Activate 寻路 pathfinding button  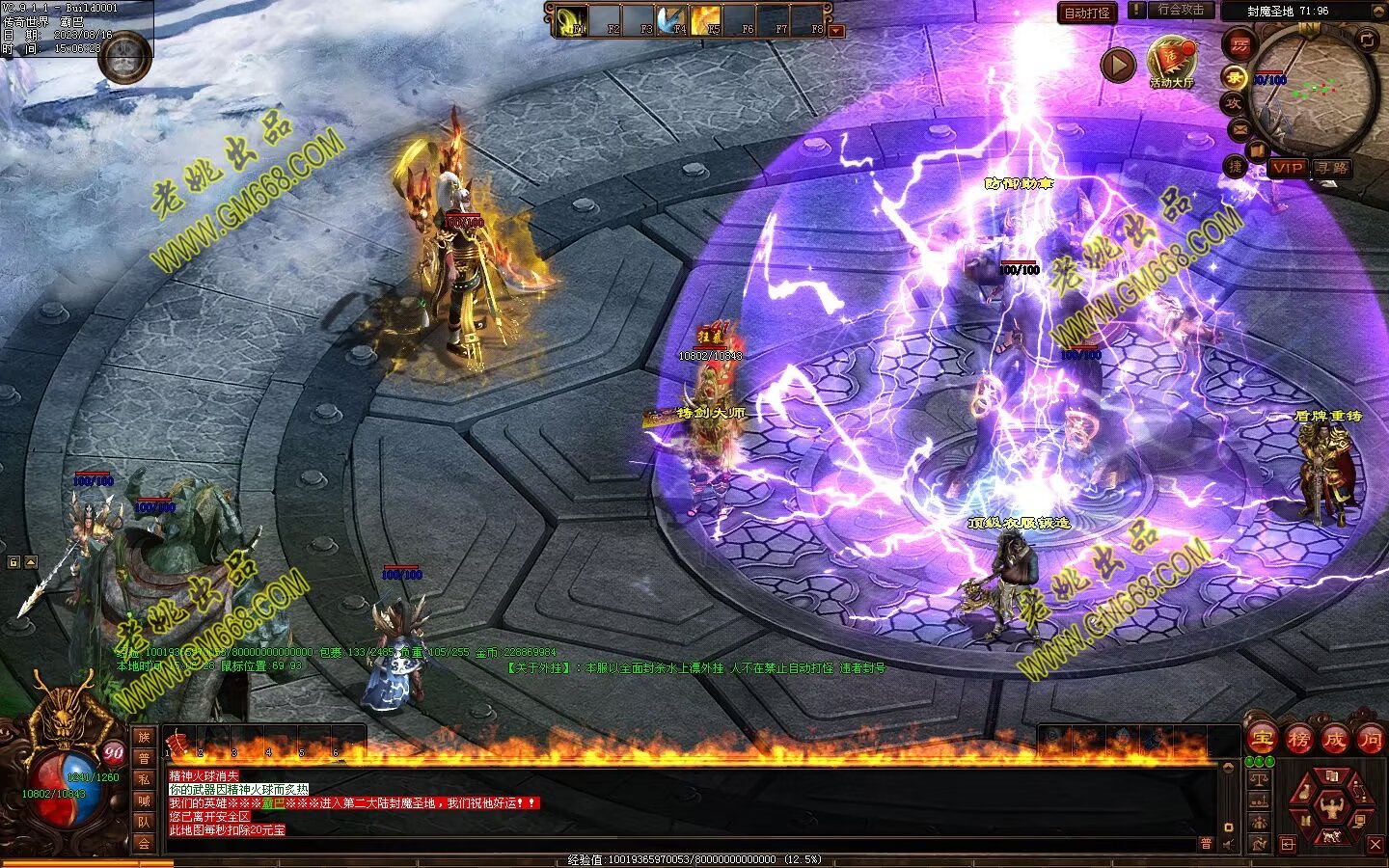pos(1332,168)
